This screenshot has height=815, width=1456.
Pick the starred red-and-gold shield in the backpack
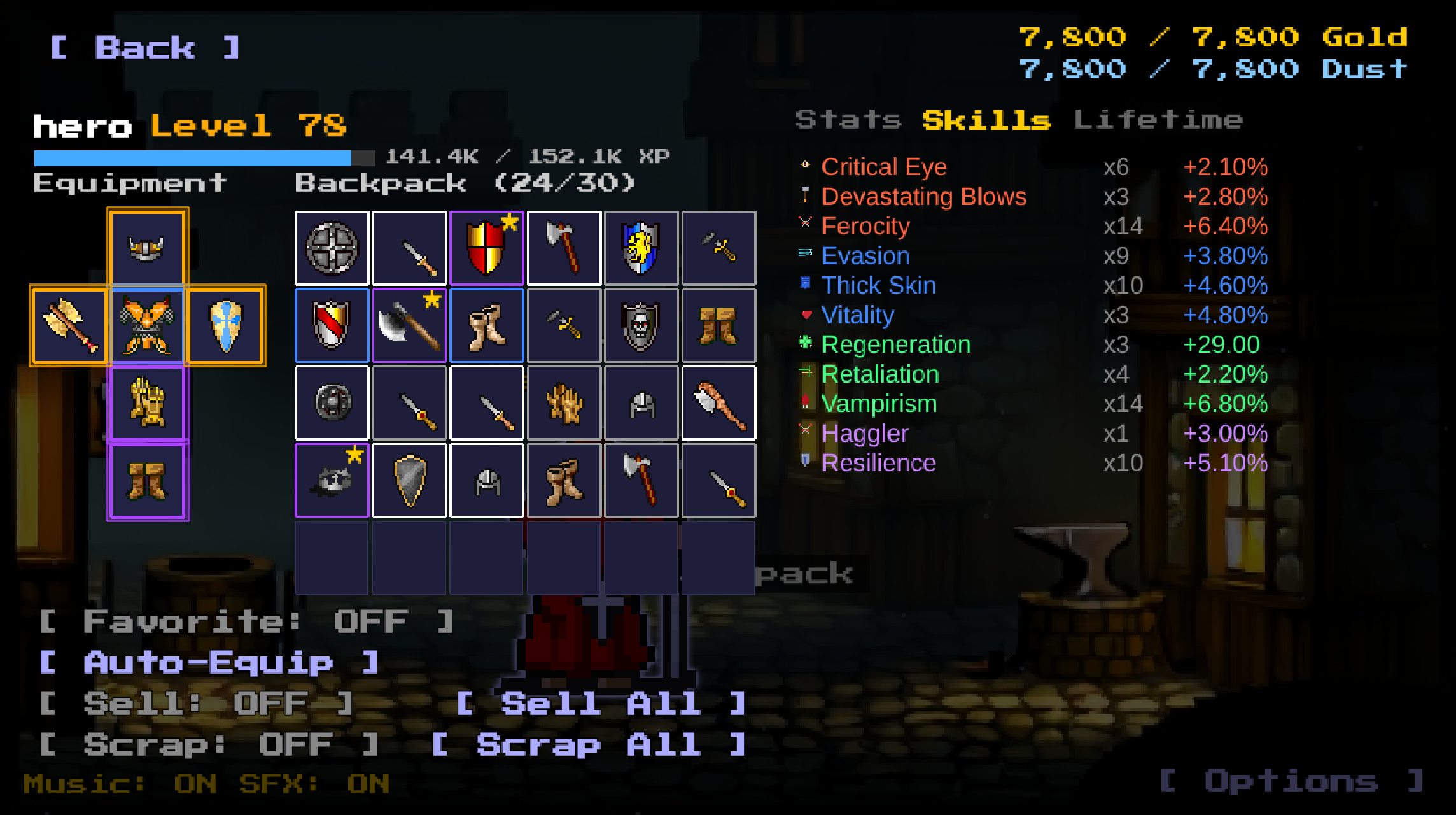click(486, 248)
